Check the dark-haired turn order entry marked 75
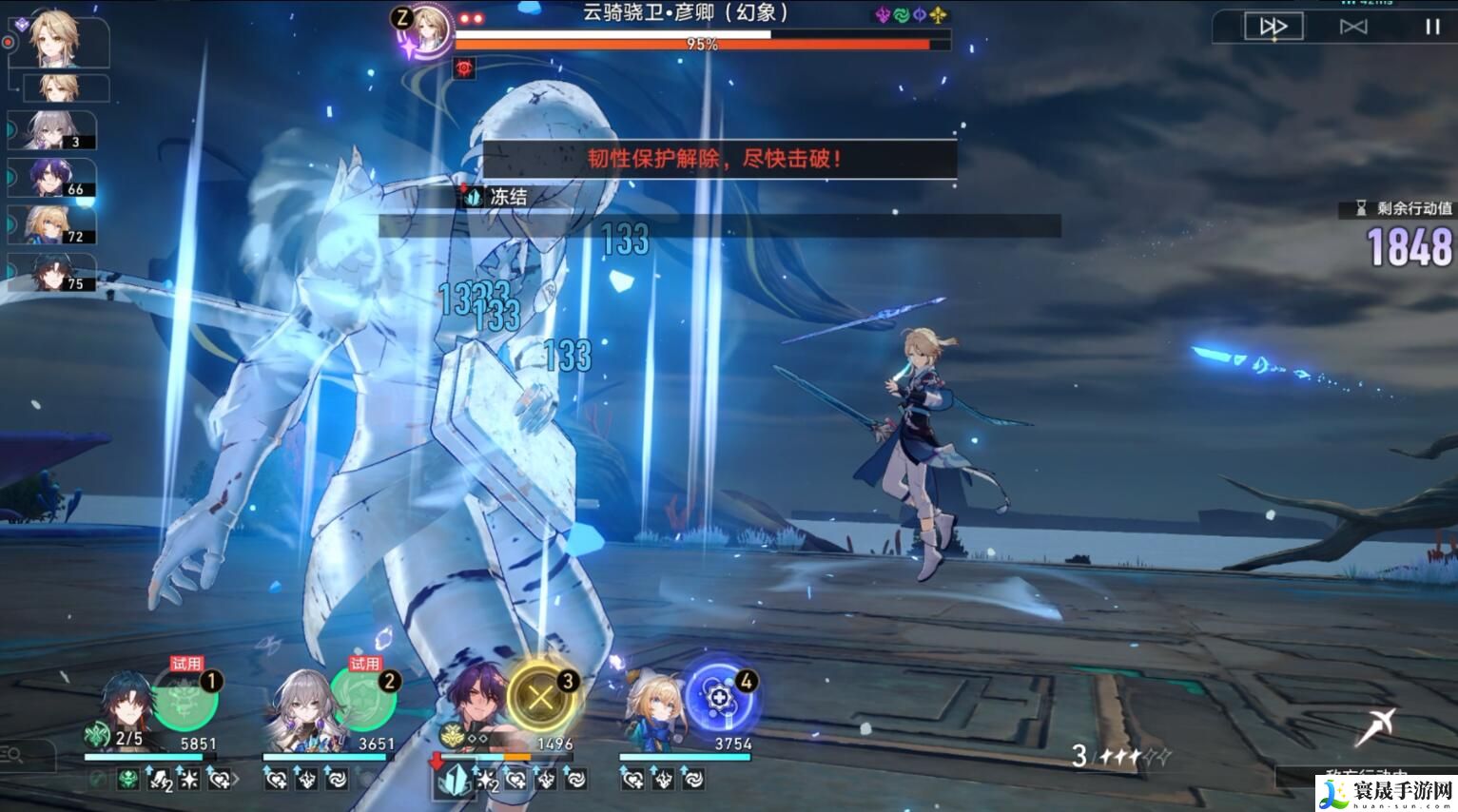Image resolution: width=1458 pixels, height=812 pixels. (x=52, y=272)
